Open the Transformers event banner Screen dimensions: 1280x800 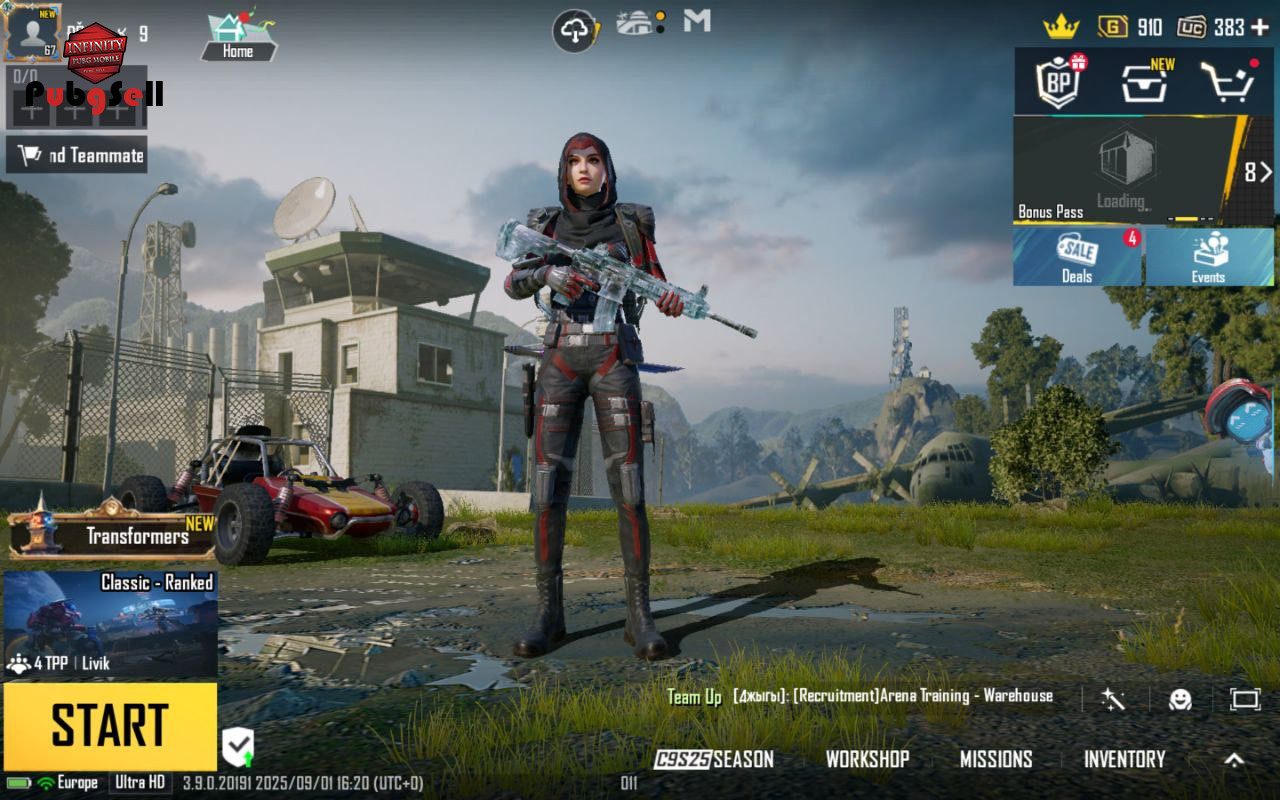112,535
